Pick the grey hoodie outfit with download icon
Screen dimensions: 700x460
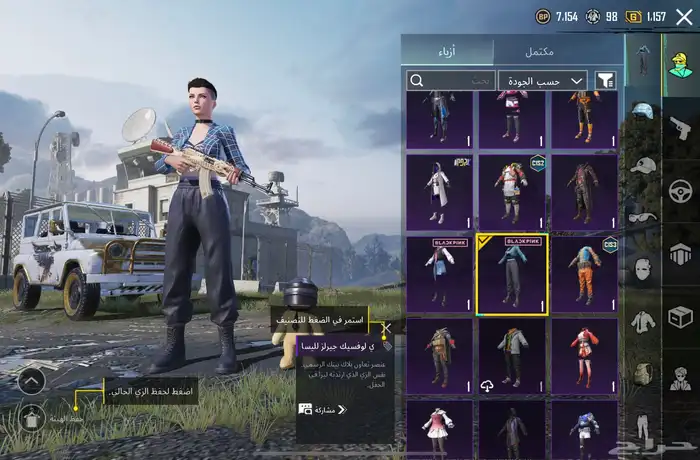(x=511, y=355)
